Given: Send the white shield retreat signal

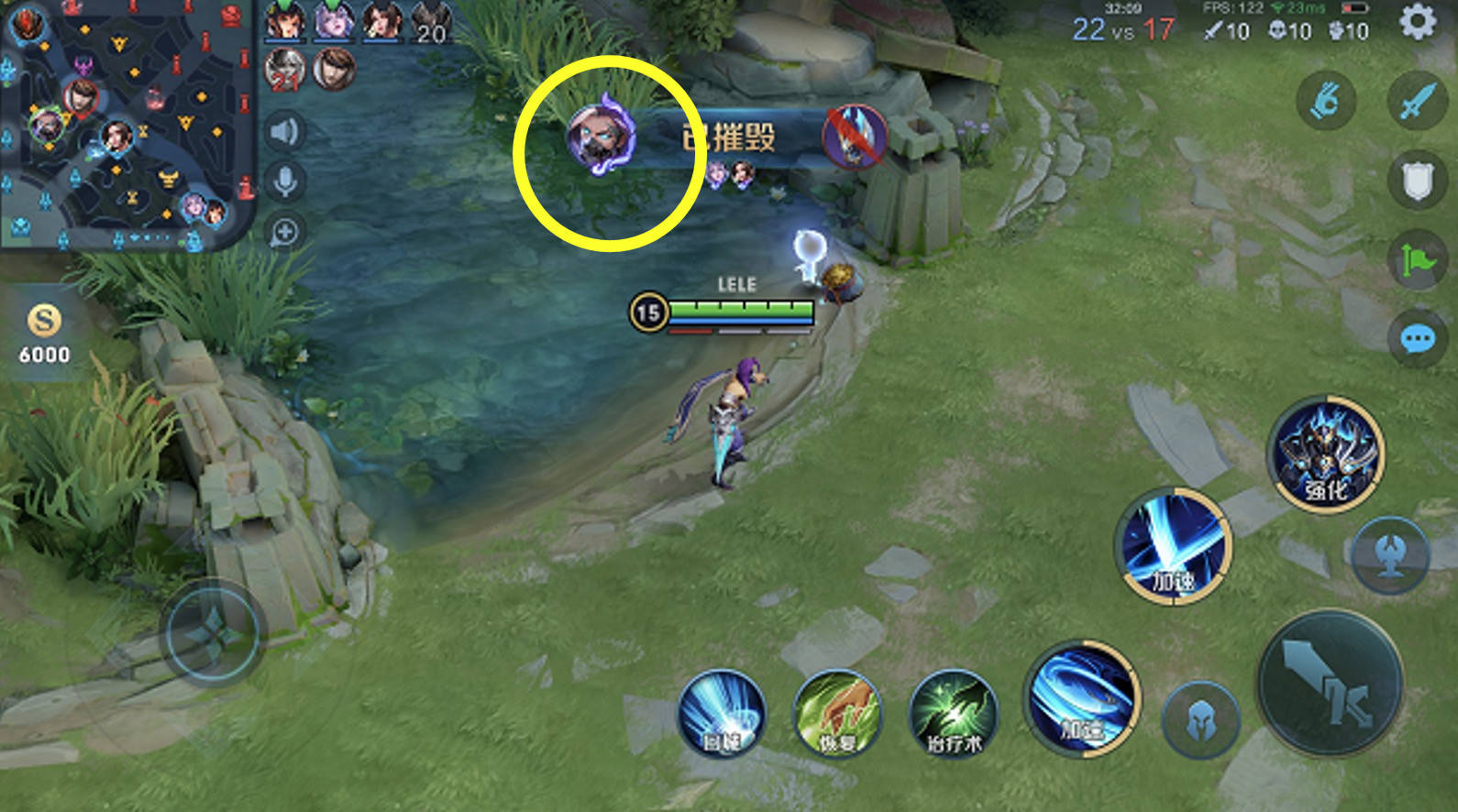Looking at the screenshot, I should (1417, 181).
